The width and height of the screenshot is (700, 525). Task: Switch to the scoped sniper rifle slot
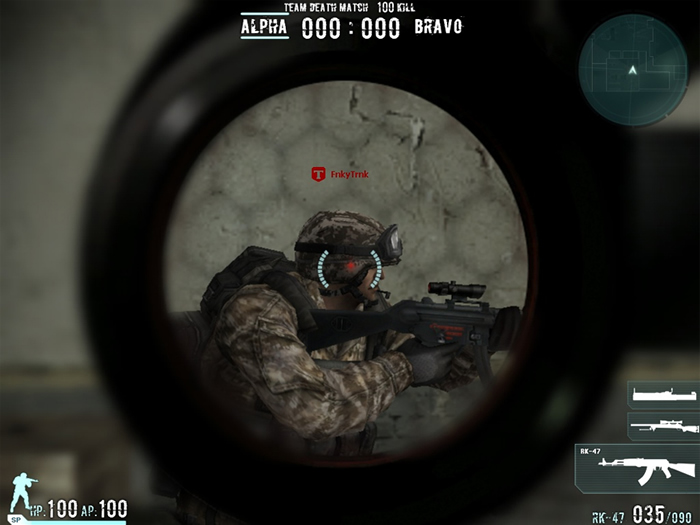[x=659, y=424]
